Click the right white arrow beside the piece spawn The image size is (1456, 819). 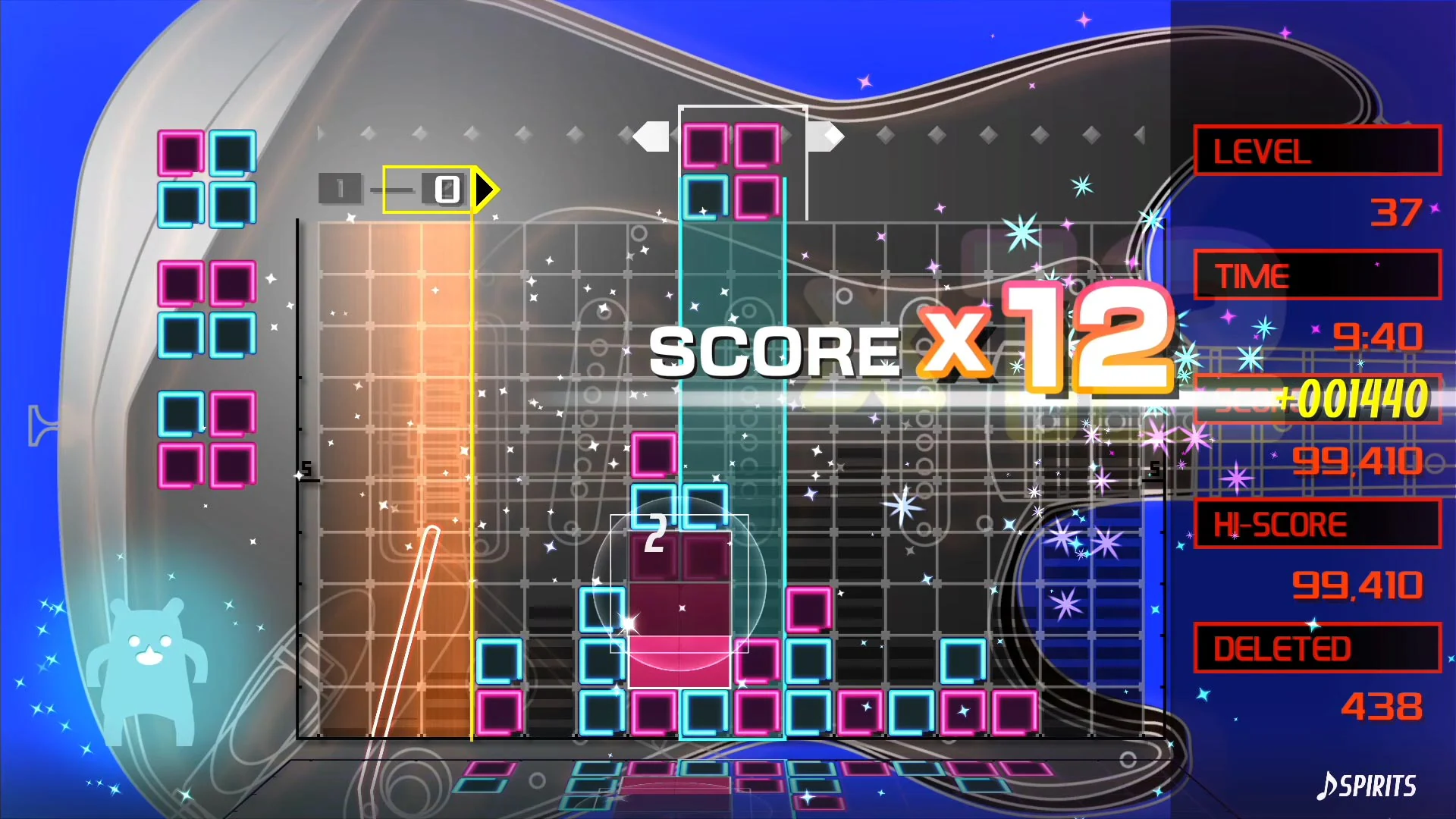827,136
